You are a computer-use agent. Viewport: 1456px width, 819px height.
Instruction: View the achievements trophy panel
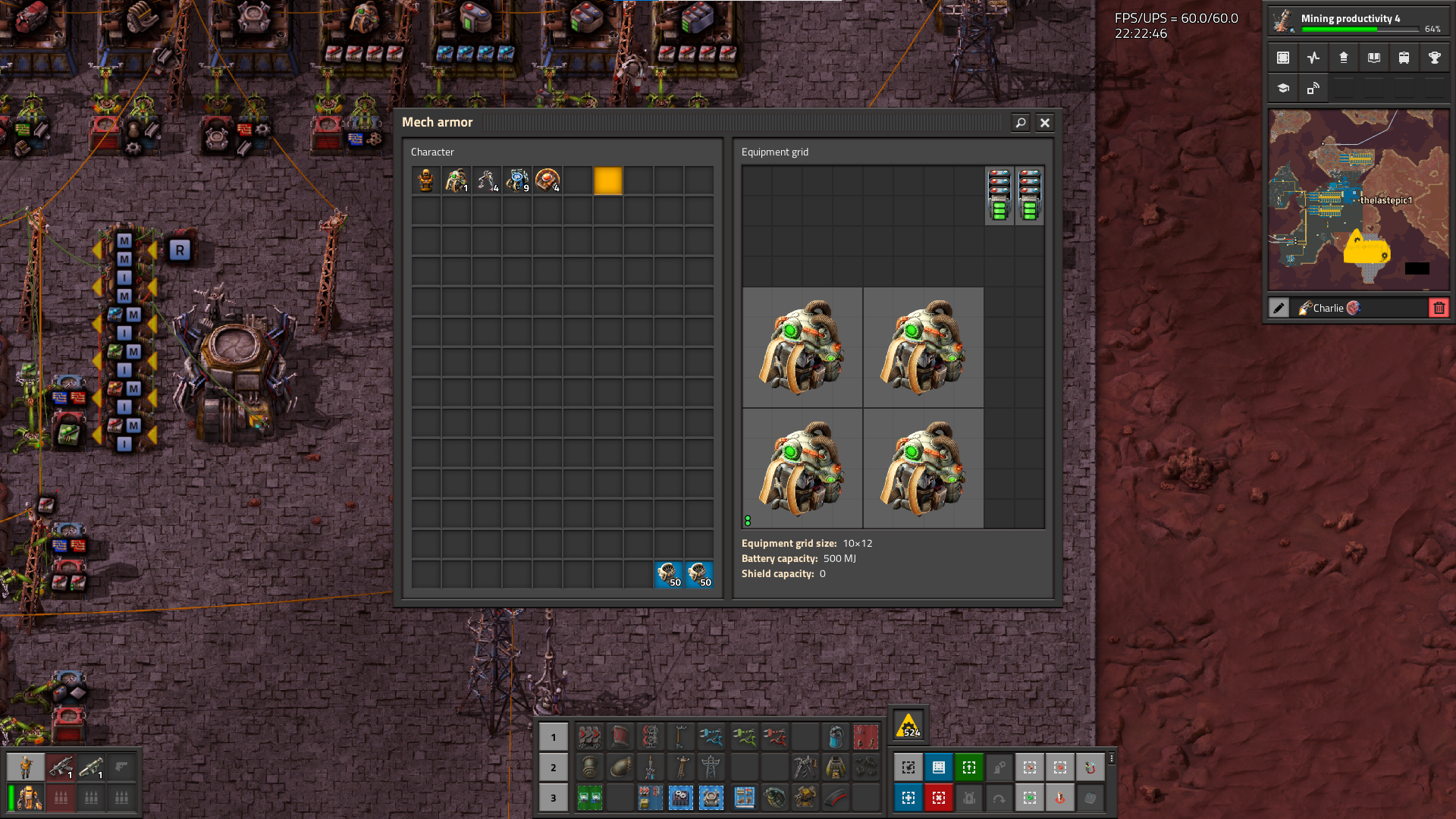point(1434,58)
